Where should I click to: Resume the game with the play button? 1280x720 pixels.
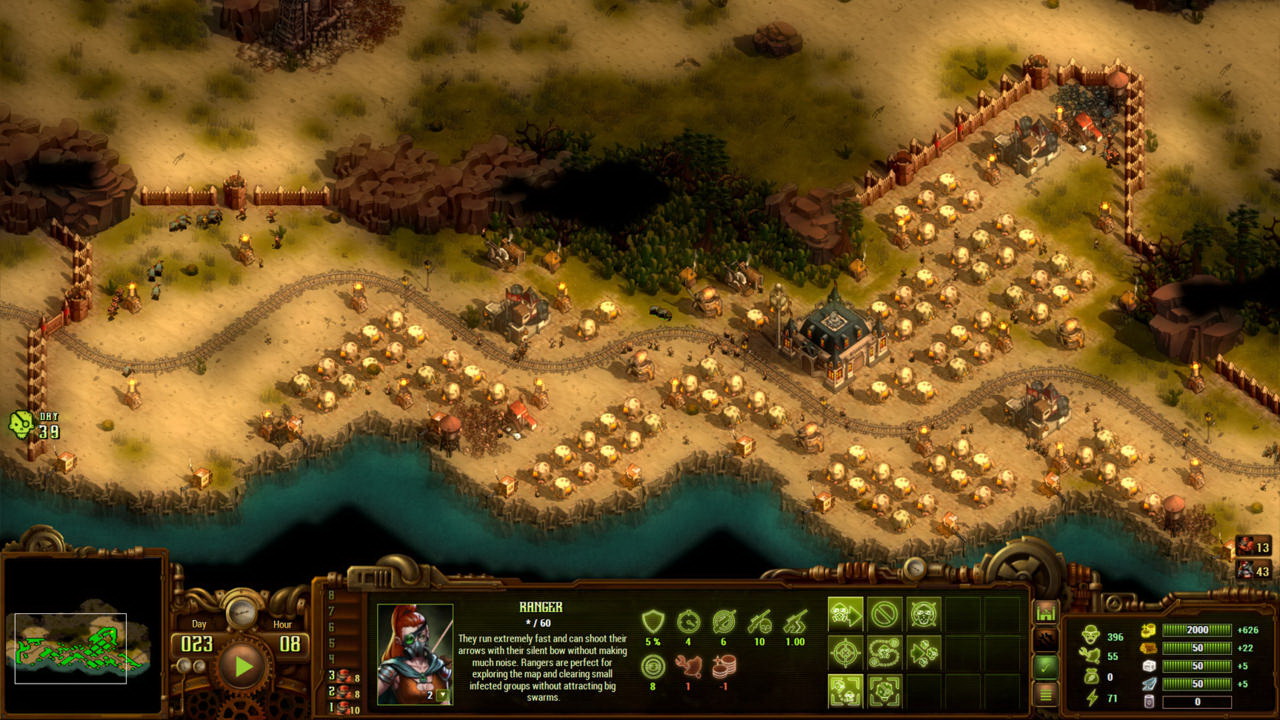(241, 667)
